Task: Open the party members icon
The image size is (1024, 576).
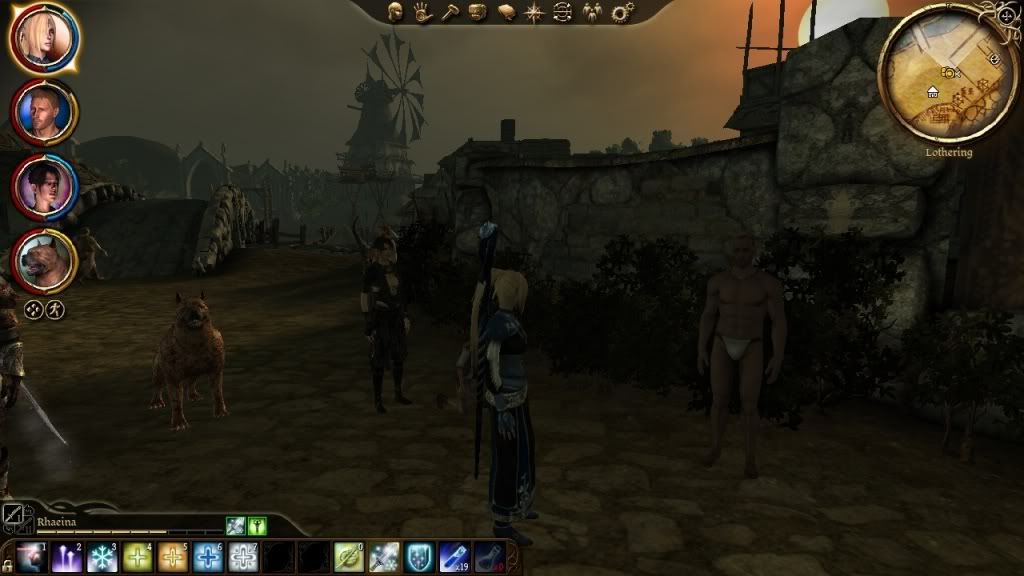Action: pyautogui.click(x=593, y=12)
